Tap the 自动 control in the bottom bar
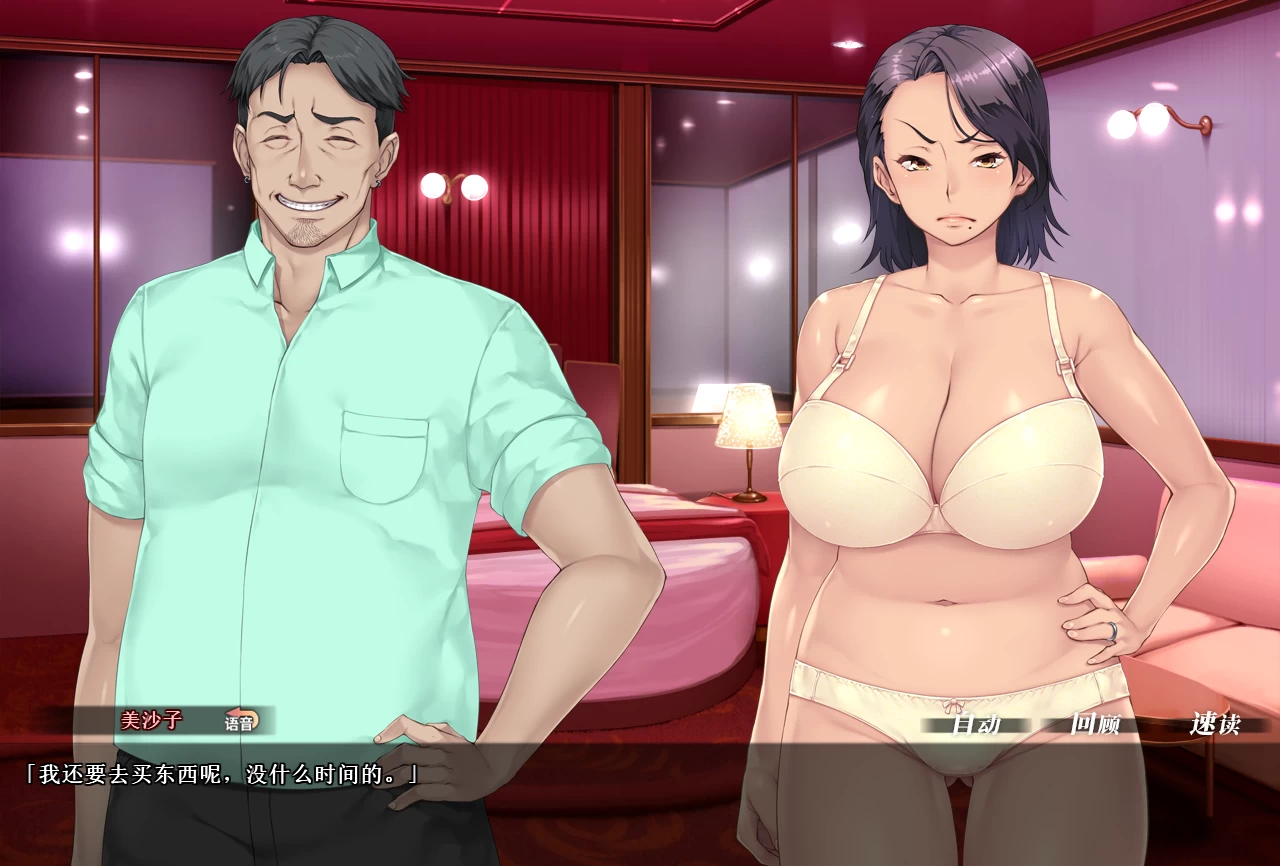This screenshot has width=1280, height=866. tap(975, 724)
